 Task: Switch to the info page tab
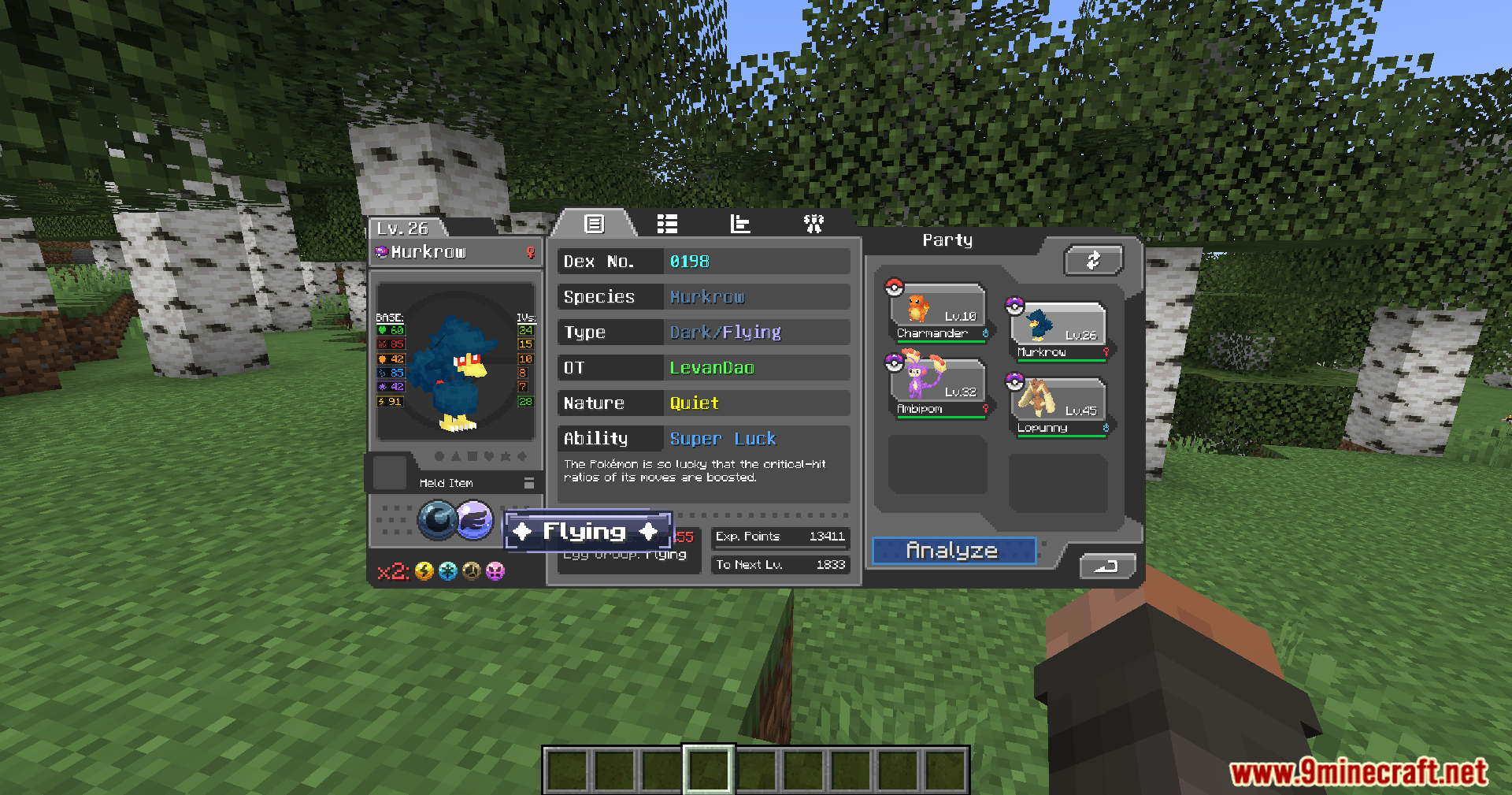594,225
